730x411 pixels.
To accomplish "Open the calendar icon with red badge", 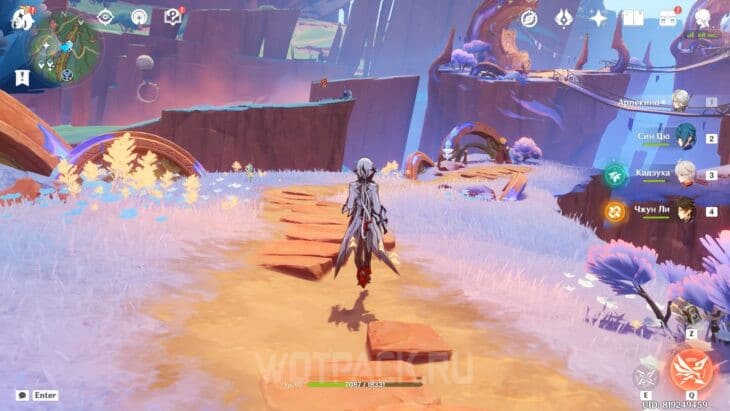I will click(668, 18).
